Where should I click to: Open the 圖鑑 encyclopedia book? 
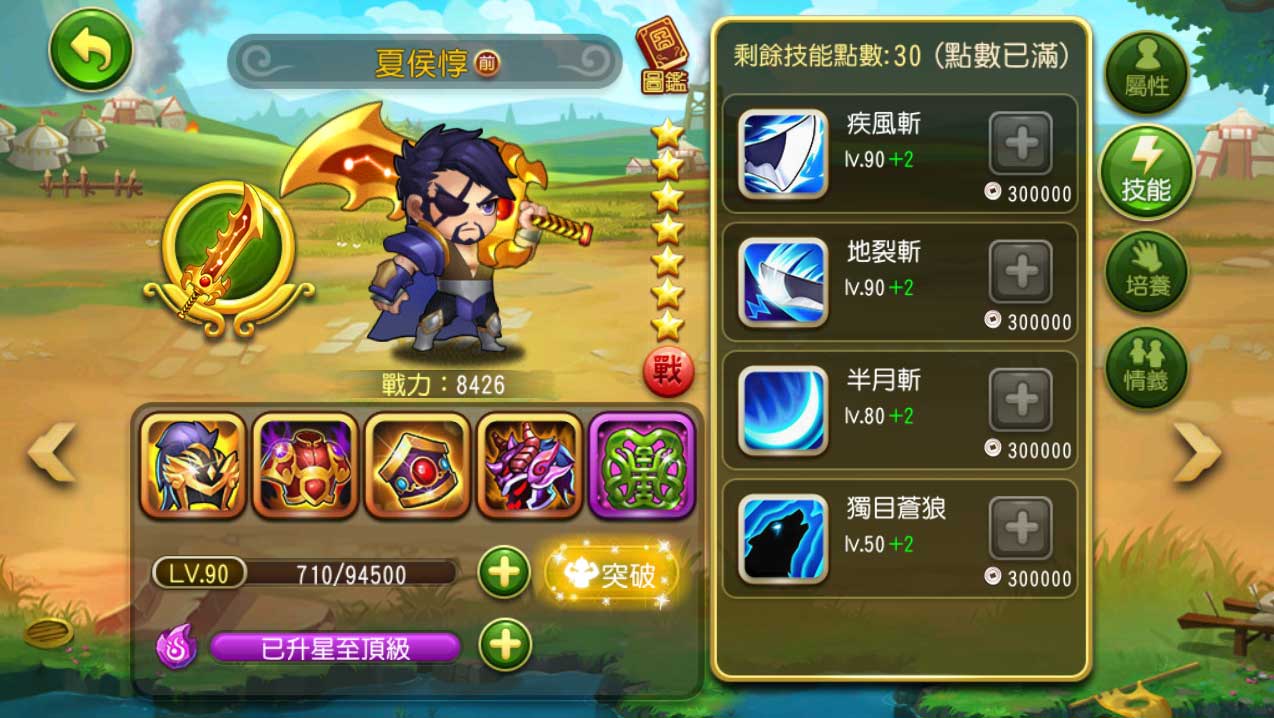pyautogui.click(x=663, y=57)
